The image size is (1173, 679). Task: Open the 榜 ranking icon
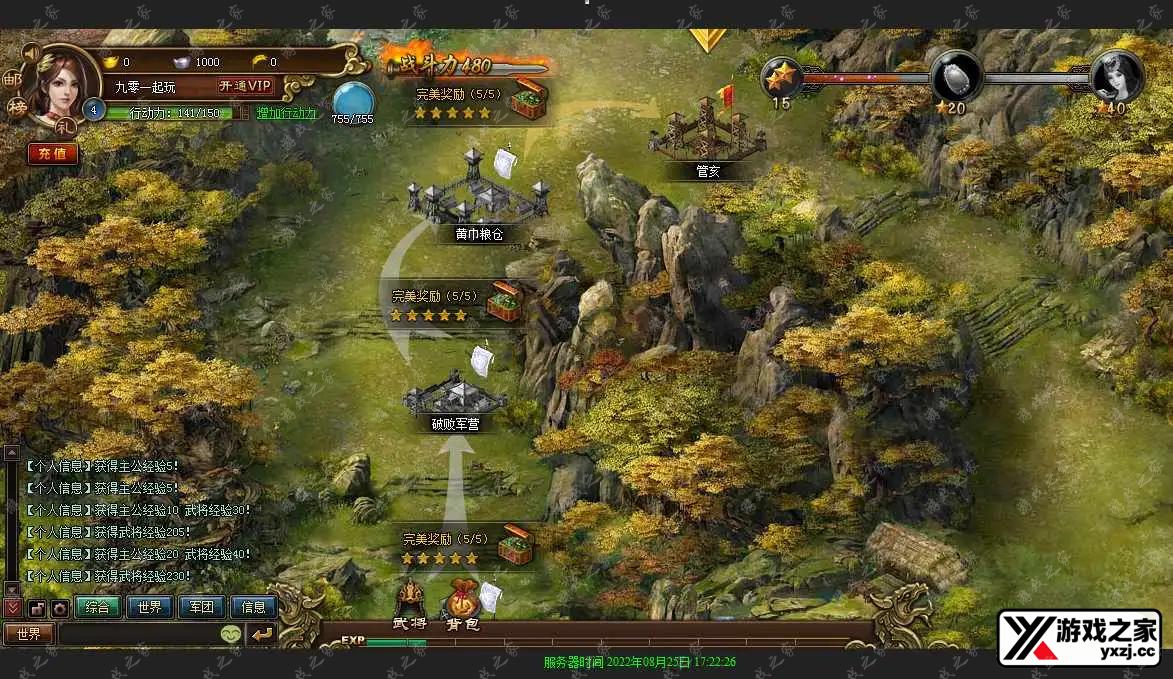pos(16,106)
